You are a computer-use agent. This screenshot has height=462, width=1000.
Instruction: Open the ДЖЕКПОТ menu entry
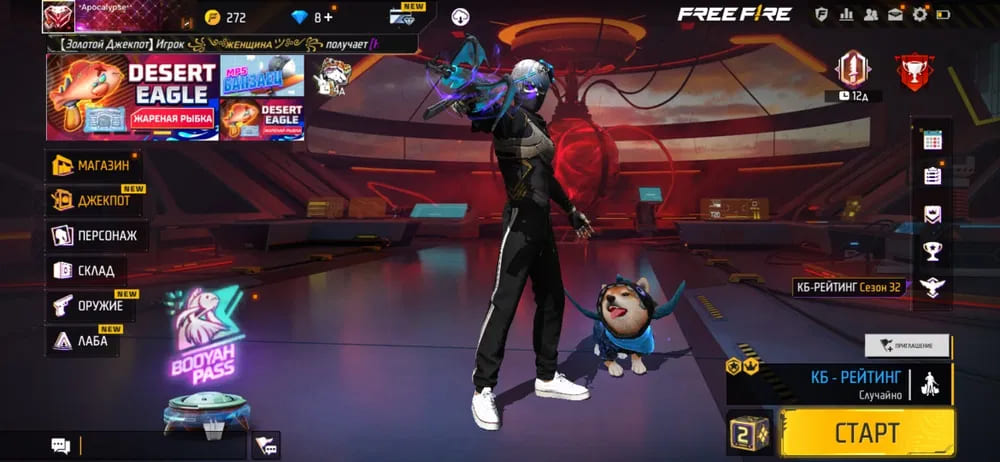pyautogui.click(x=94, y=200)
